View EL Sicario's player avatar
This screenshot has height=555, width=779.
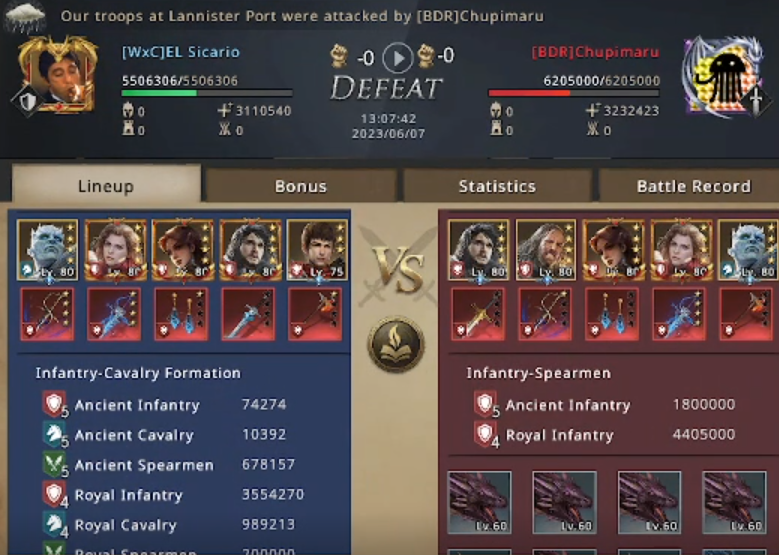pos(57,73)
